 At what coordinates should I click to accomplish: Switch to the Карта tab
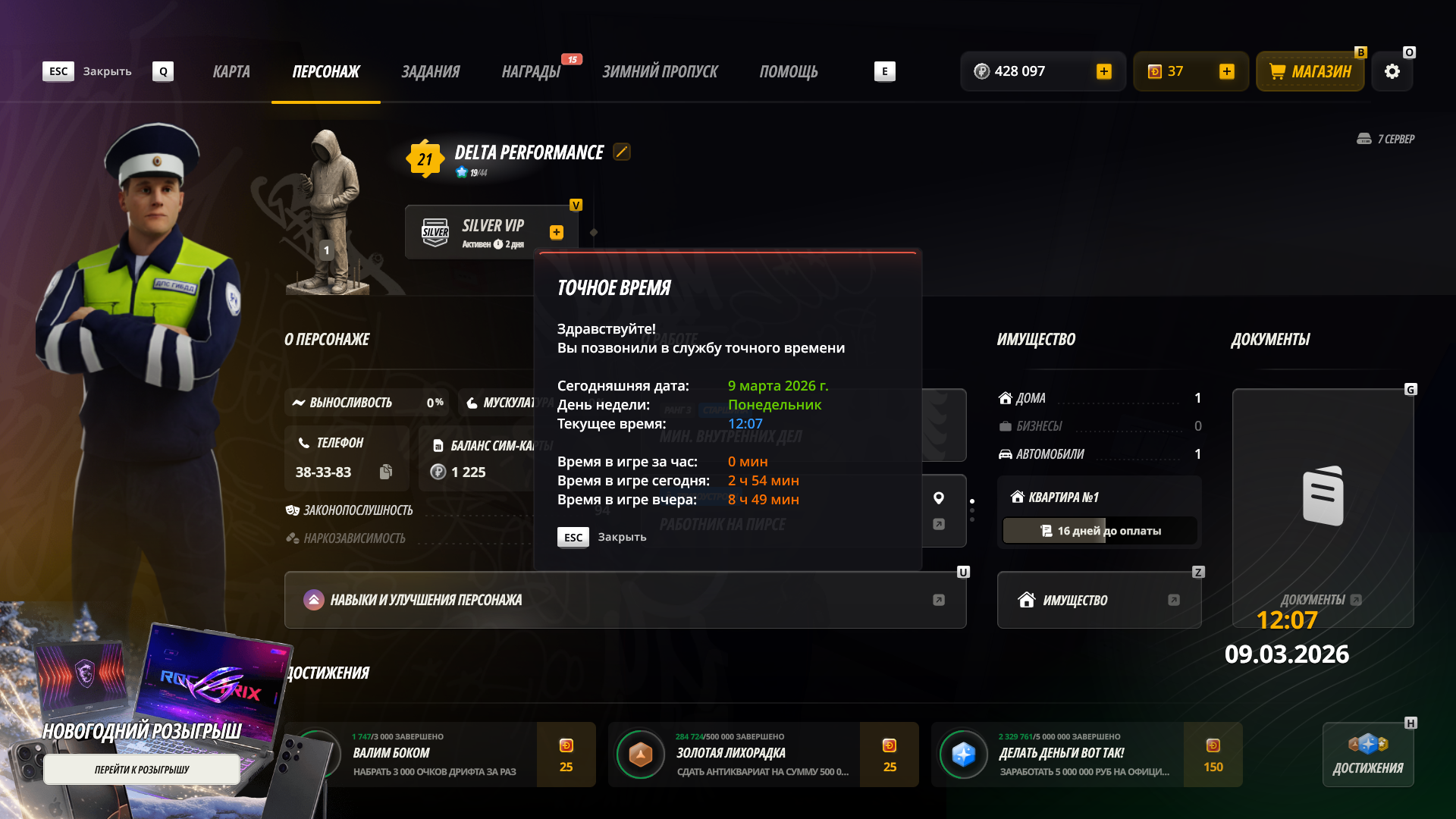click(x=231, y=72)
